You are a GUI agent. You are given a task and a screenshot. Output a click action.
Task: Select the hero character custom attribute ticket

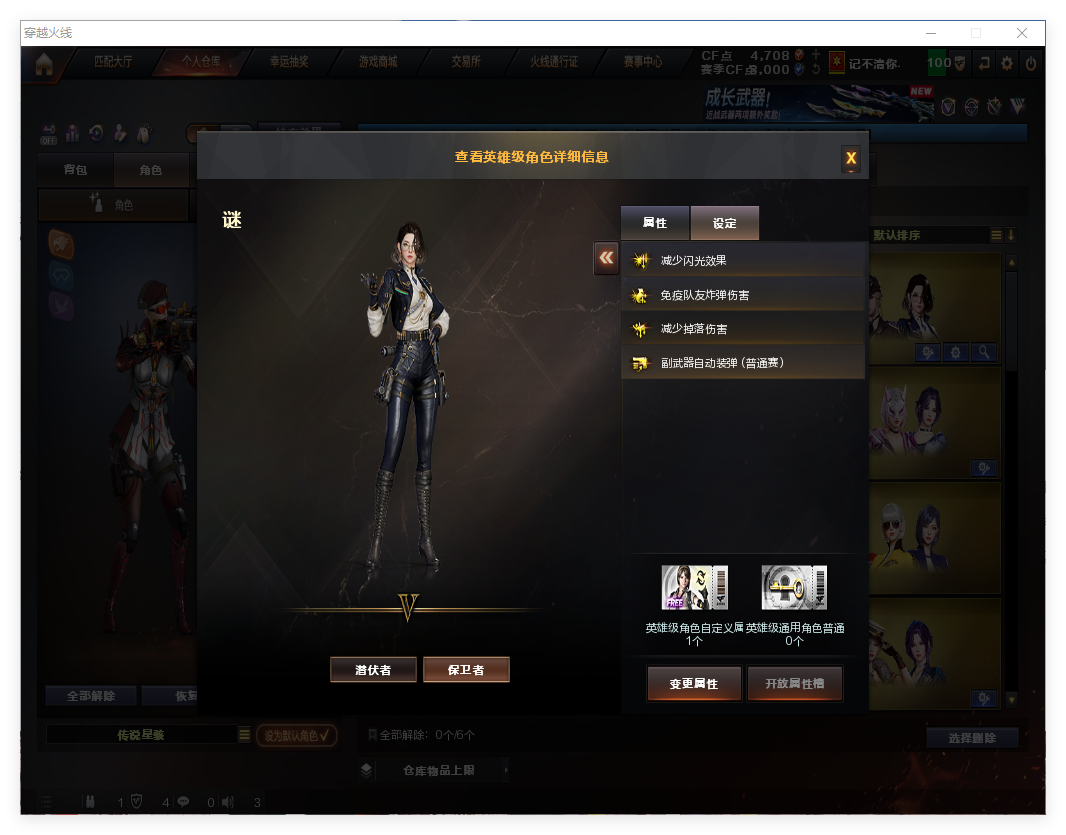click(x=694, y=588)
